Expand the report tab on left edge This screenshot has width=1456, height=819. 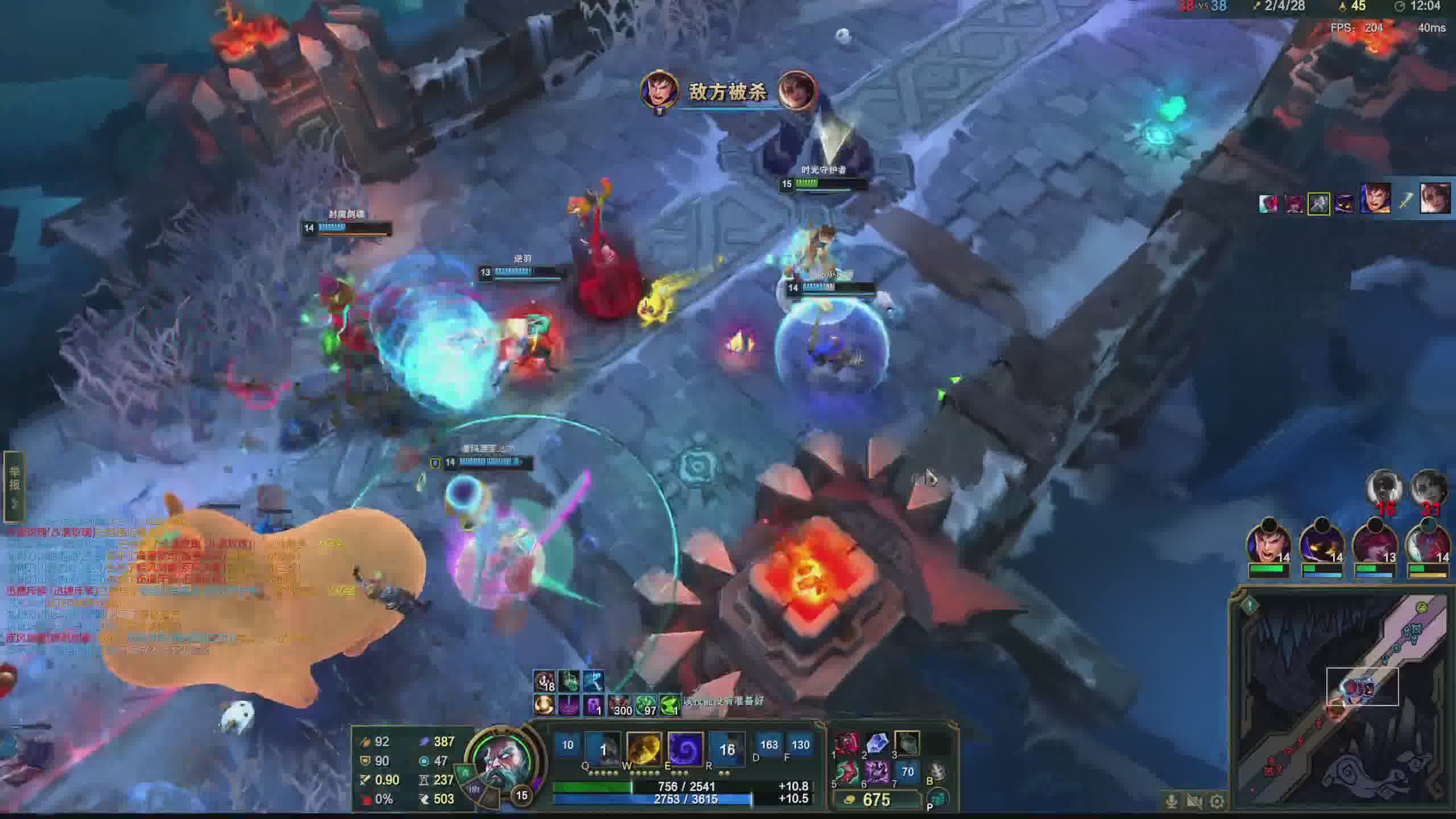[14, 486]
